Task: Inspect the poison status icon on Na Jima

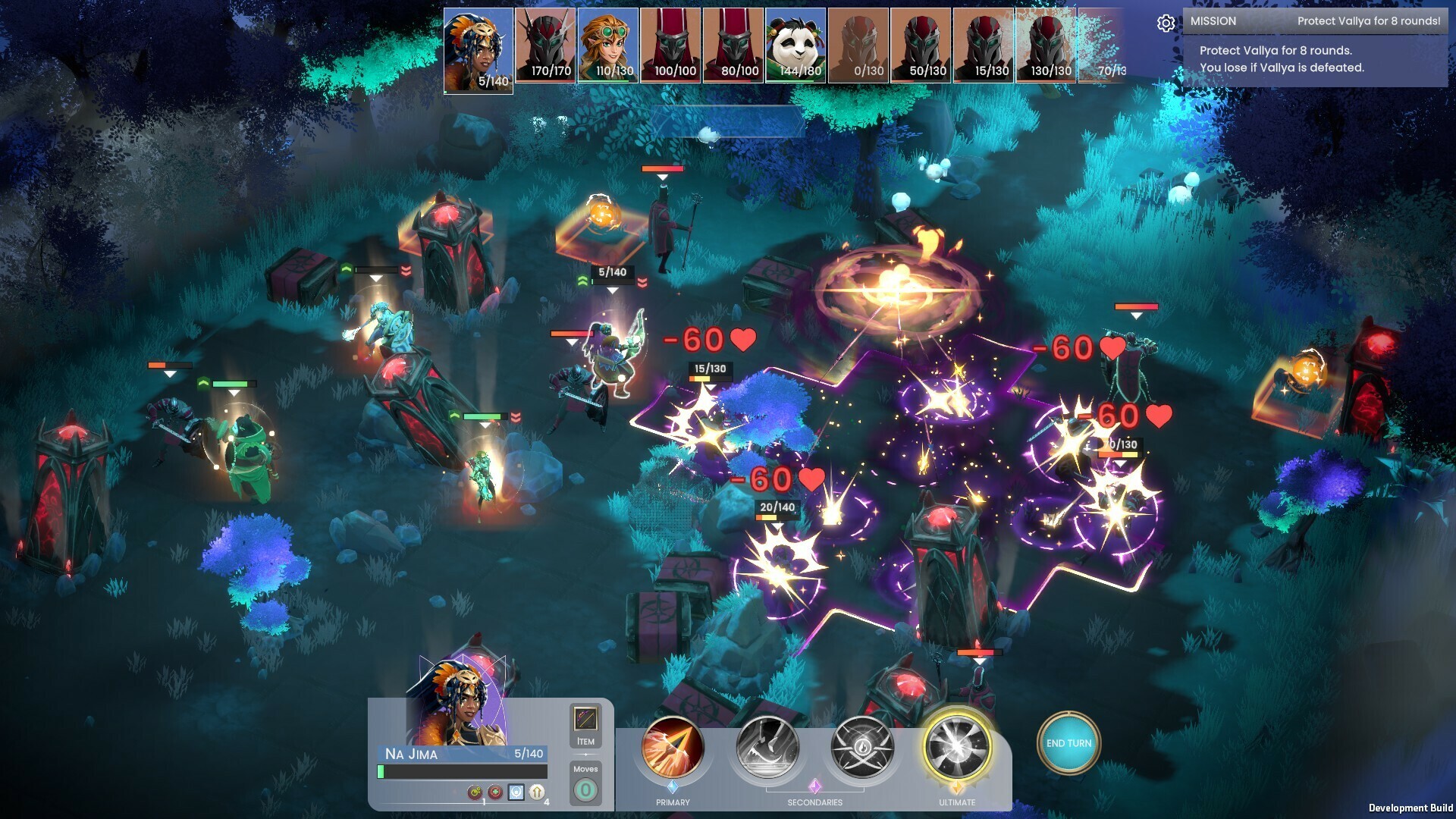Action: [475, 794]
